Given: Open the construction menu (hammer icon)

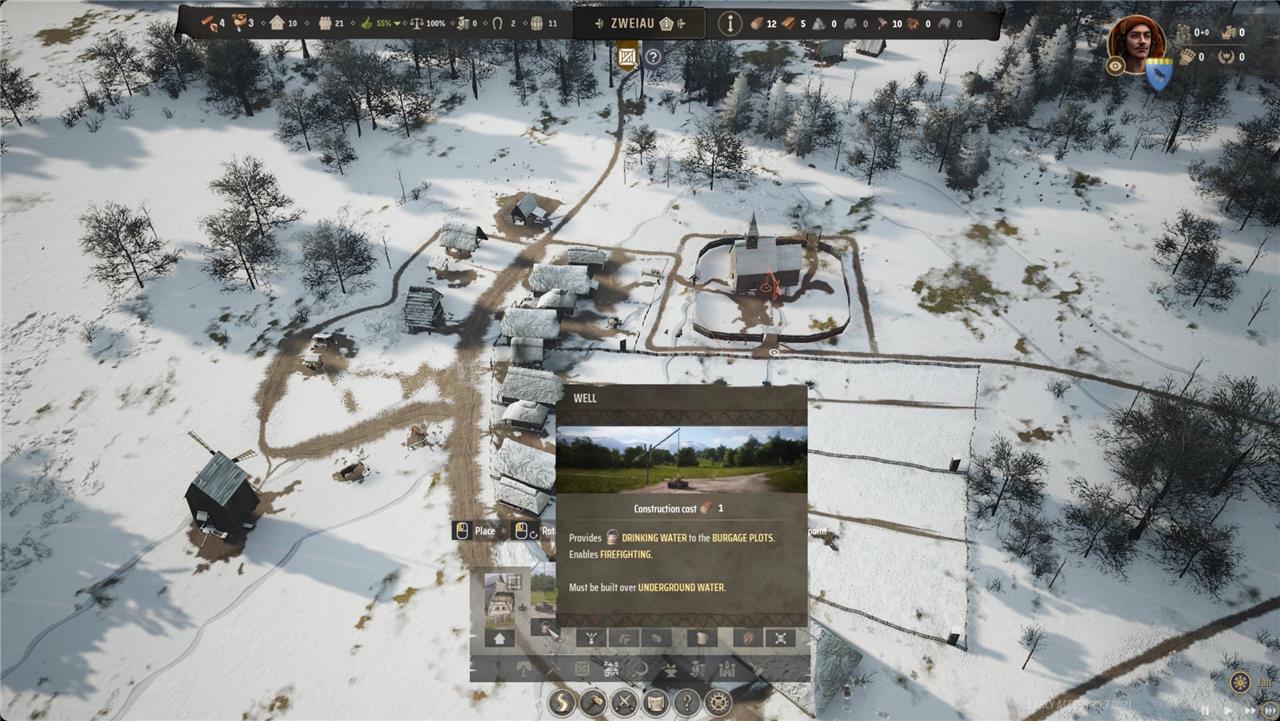Looking at the screenshot, I should 593,702.
